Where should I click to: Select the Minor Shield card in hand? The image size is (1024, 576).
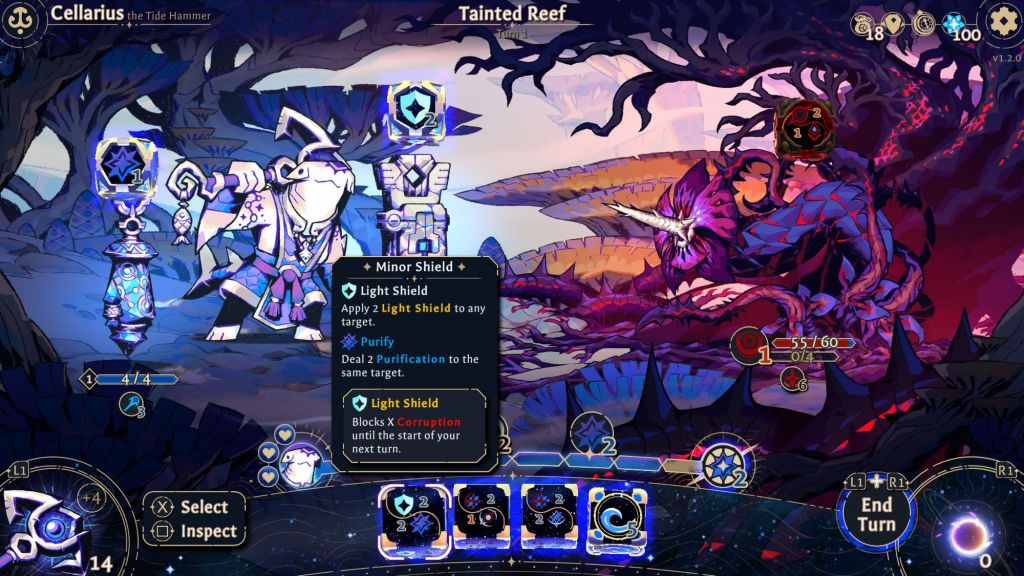click(x=413, y=518)
